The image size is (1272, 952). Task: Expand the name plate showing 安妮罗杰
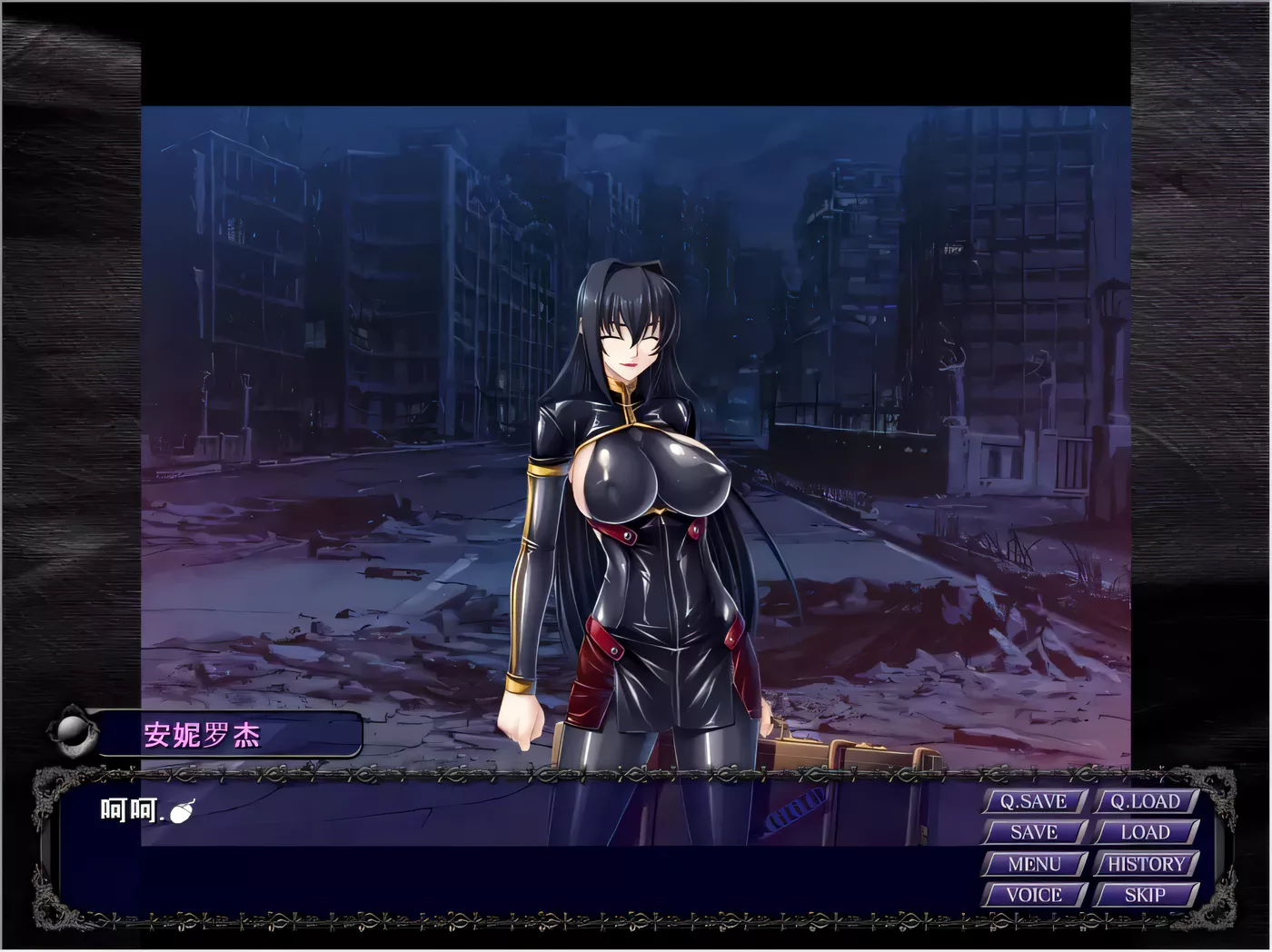[x=202, y=737]
